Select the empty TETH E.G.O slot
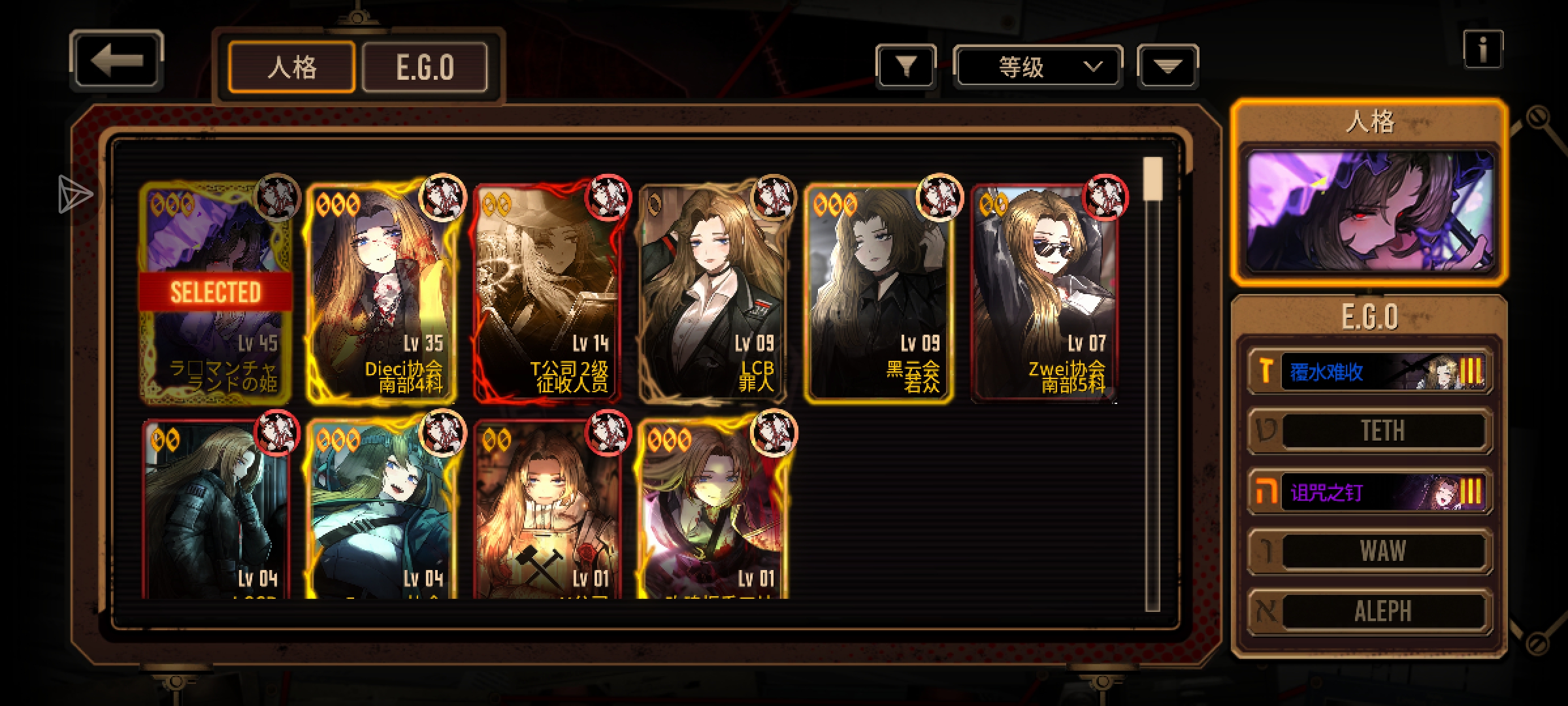This screenshot has height=706, width=1568. click(1370, 431)
